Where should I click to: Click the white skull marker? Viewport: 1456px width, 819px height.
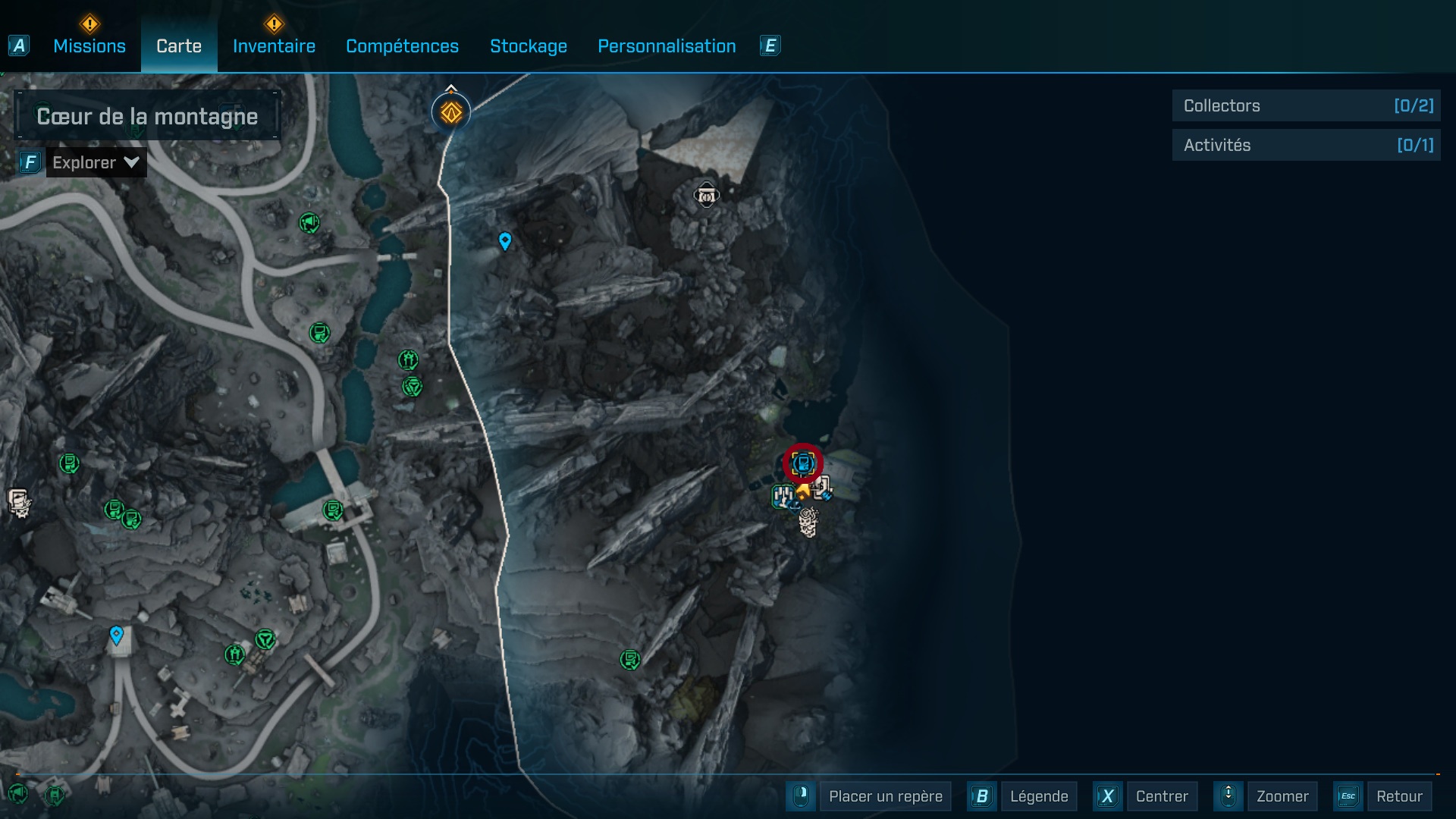tap(808, 522)
